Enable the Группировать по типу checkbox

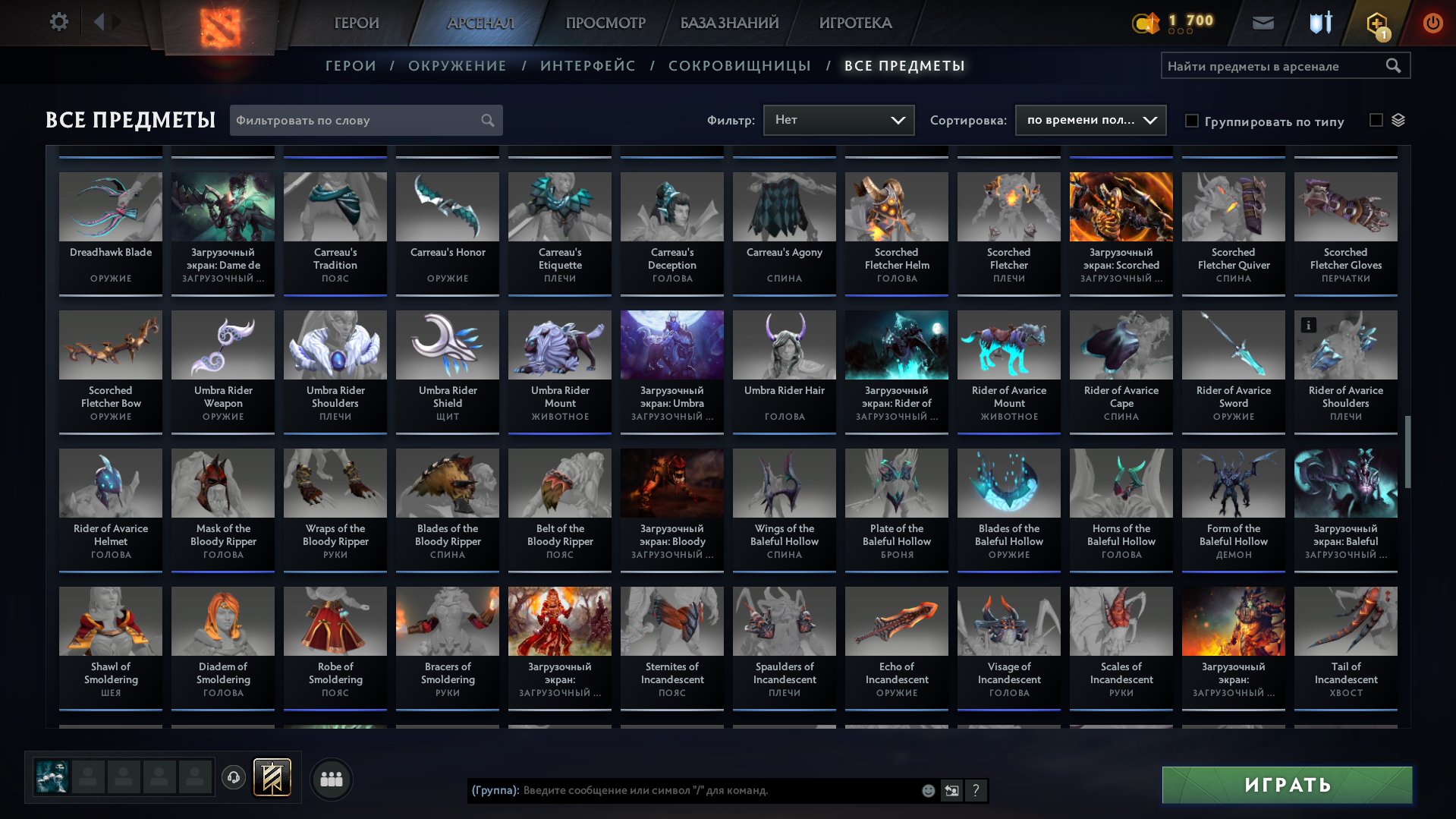[x=1192, y=120]
